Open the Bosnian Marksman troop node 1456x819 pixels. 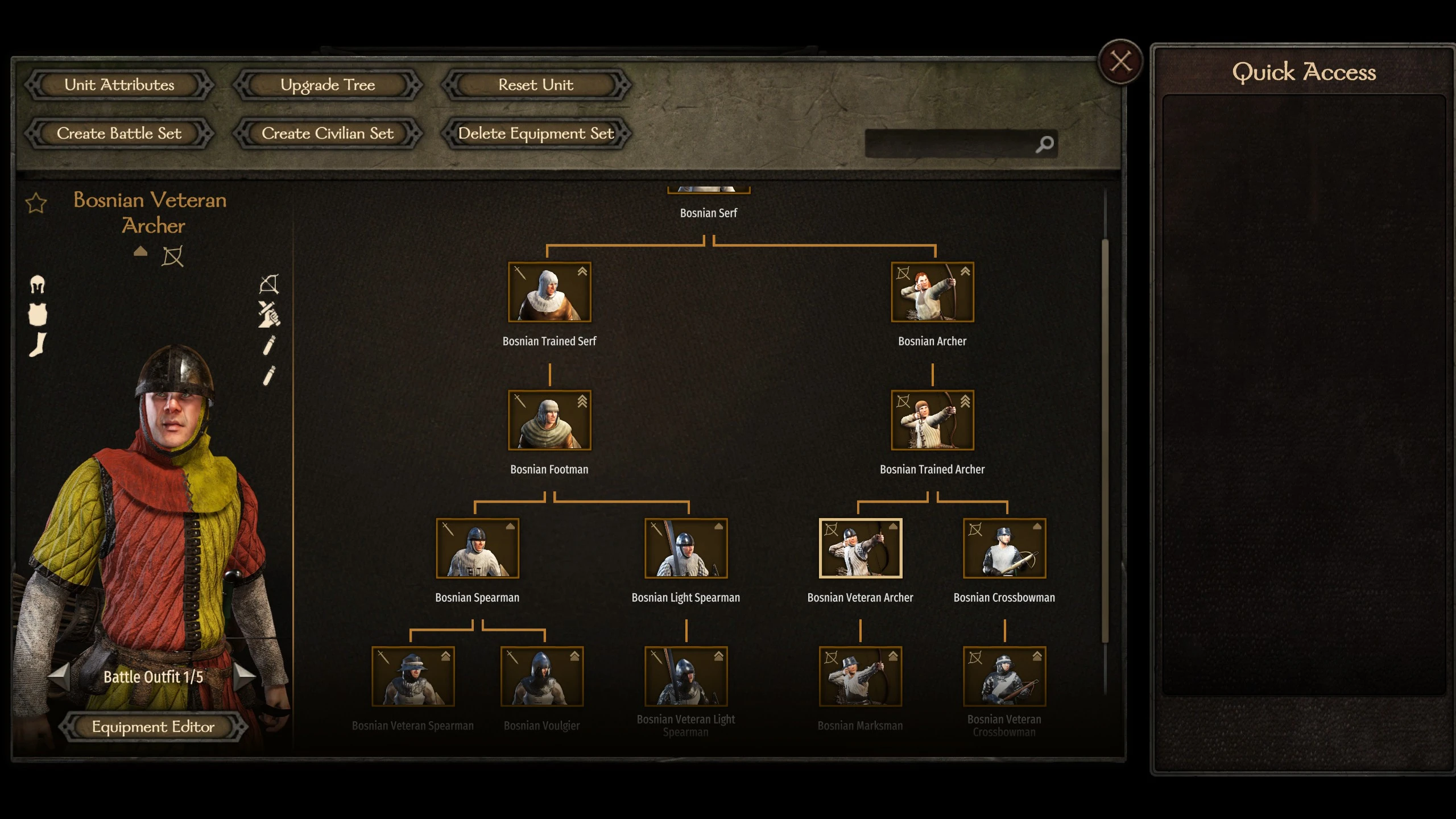[860, 676]
